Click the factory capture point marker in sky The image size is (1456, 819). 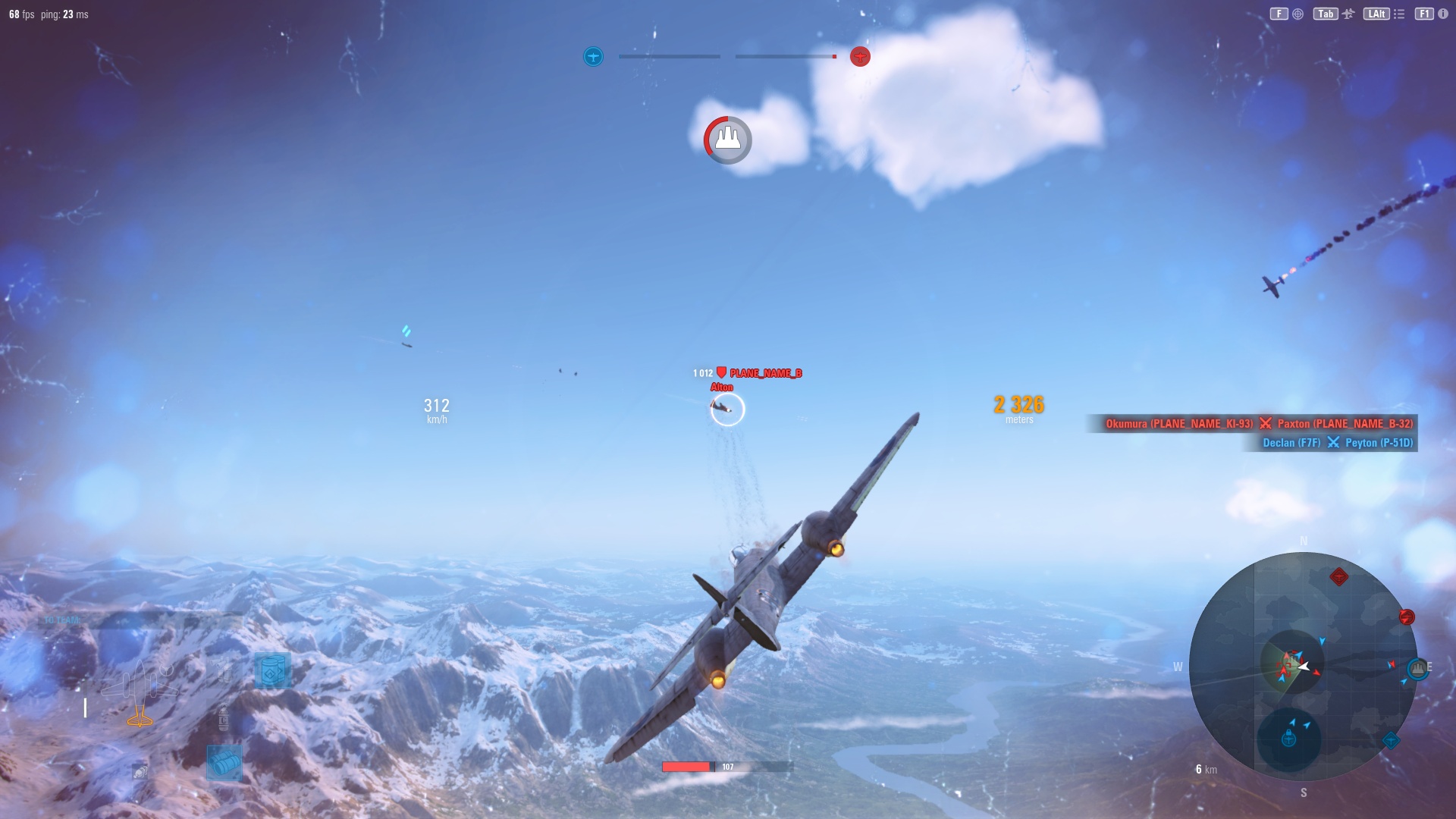(x=727, y=140)
